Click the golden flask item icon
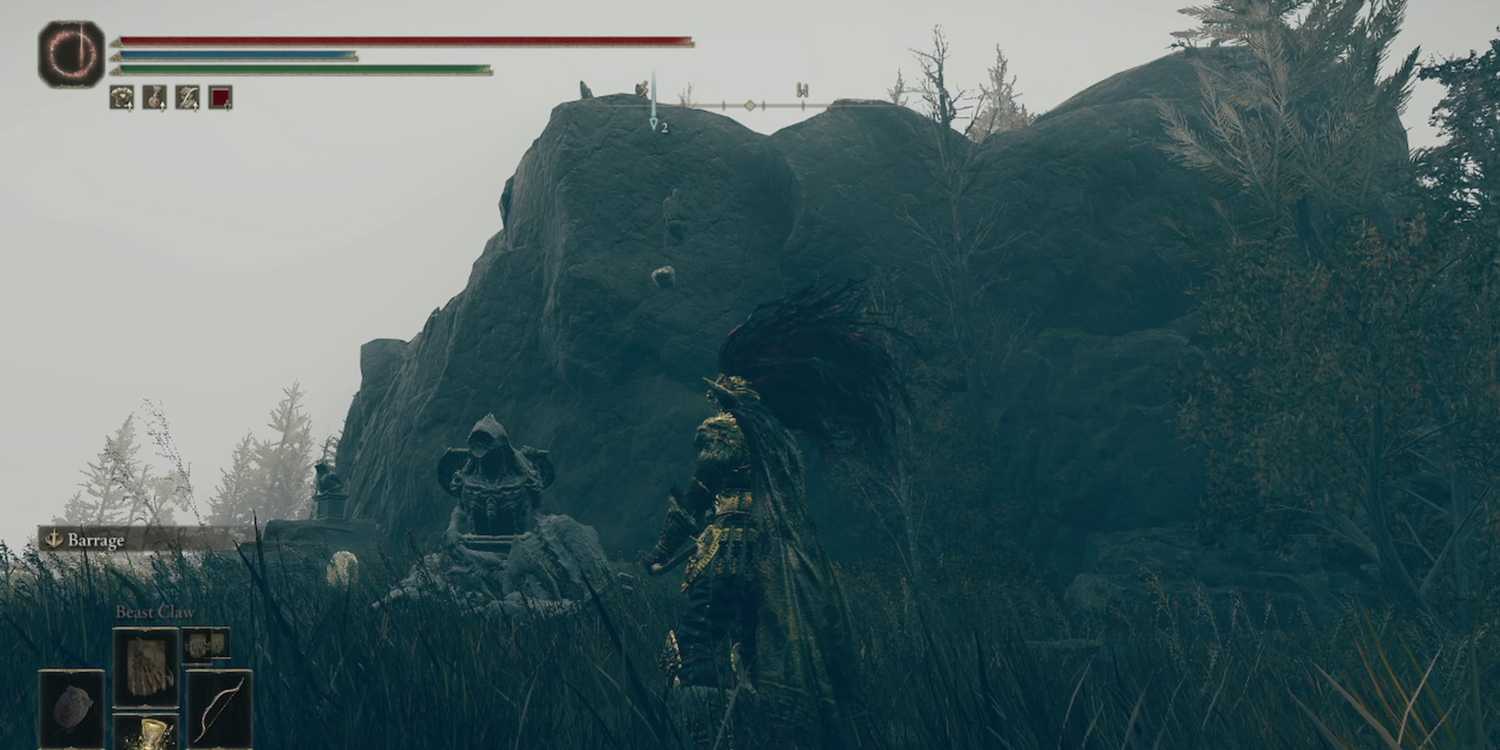This screenshot has height=750, width=1500. point(152,735)
